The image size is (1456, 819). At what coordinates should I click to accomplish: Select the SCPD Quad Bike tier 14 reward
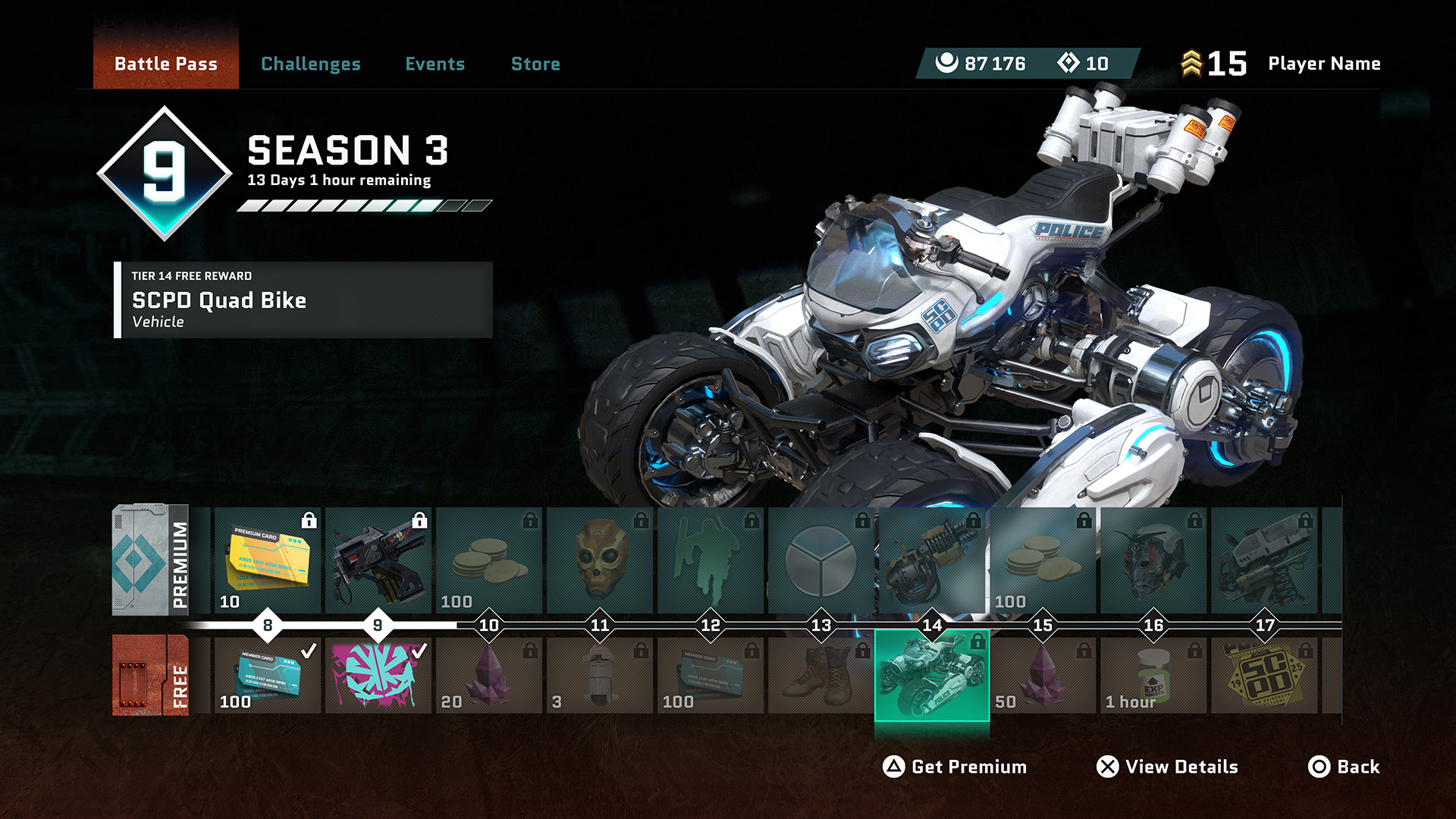(x=932, y=675)
